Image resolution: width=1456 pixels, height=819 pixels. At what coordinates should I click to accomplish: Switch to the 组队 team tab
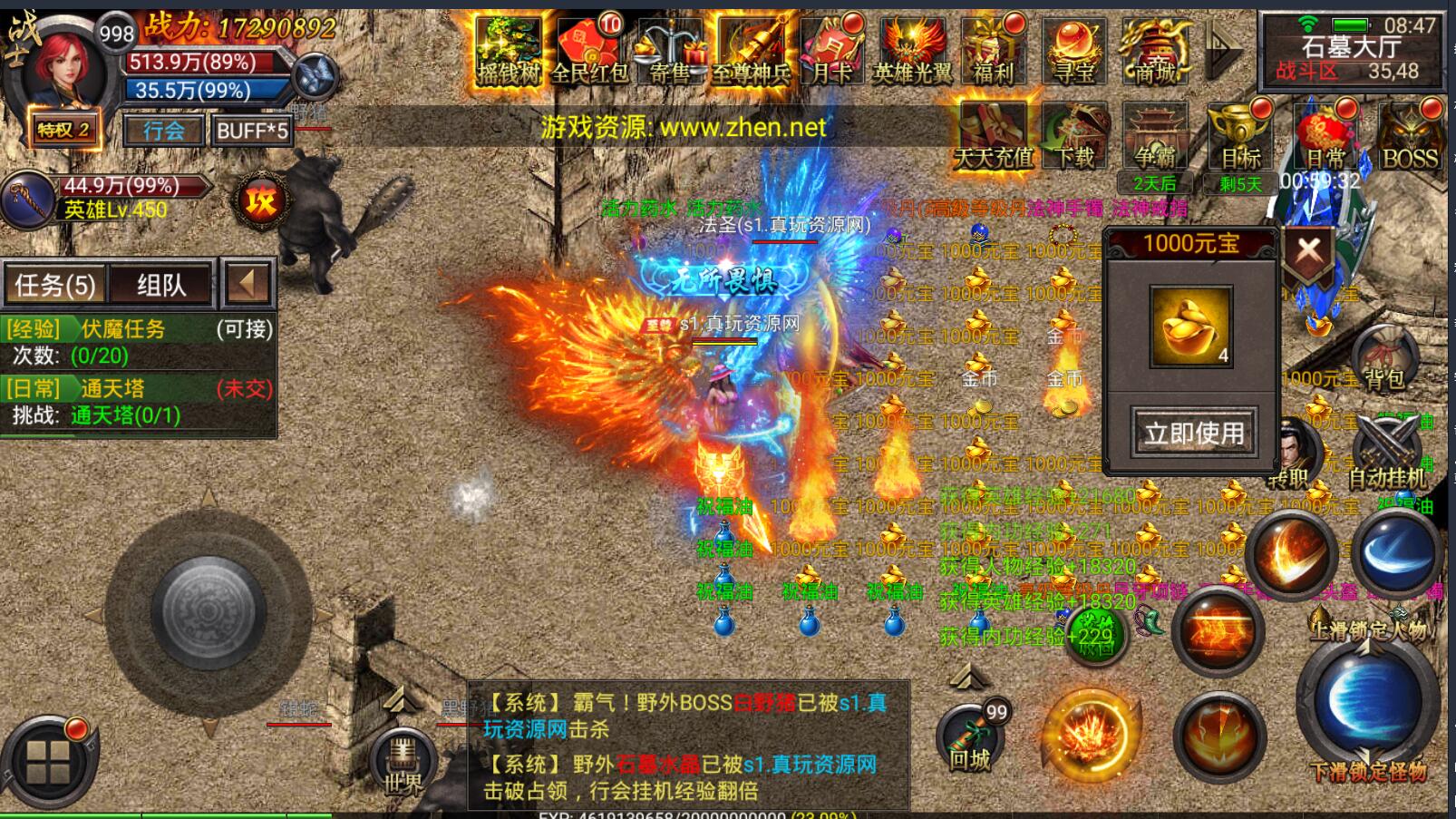point(163,283)
